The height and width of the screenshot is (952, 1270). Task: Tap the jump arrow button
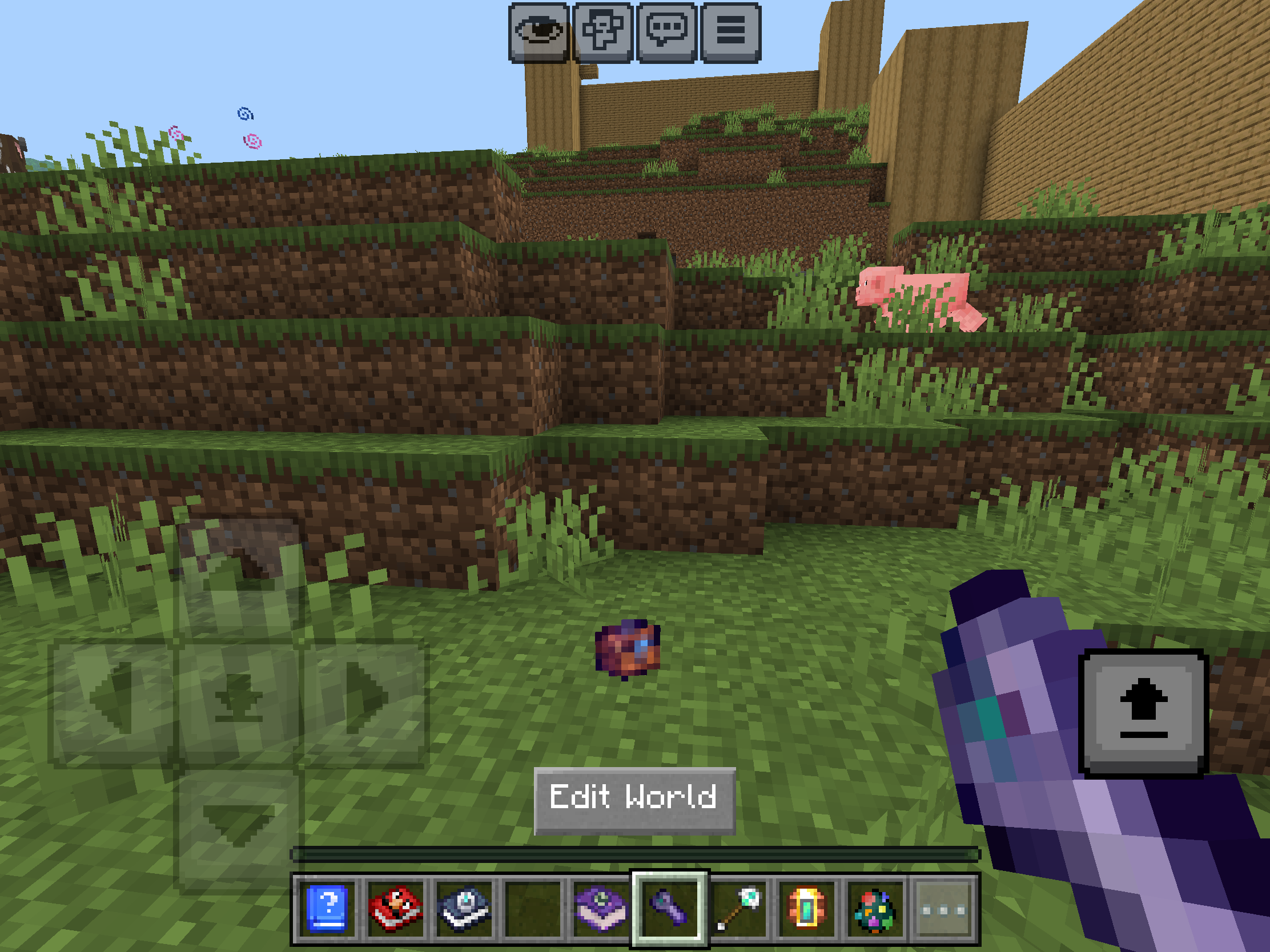pos(1143,713)
